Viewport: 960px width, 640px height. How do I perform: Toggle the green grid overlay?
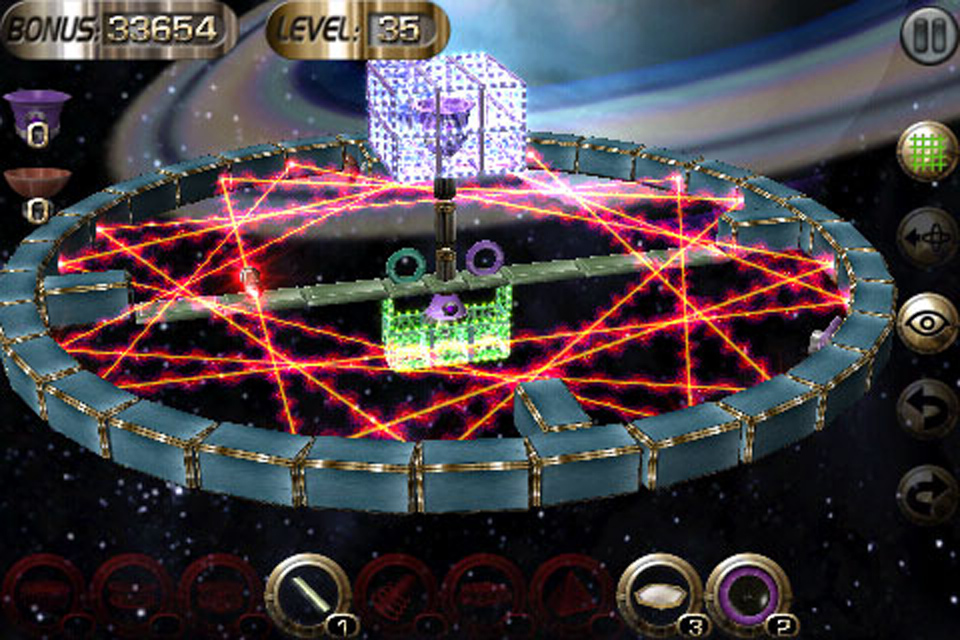928,152
